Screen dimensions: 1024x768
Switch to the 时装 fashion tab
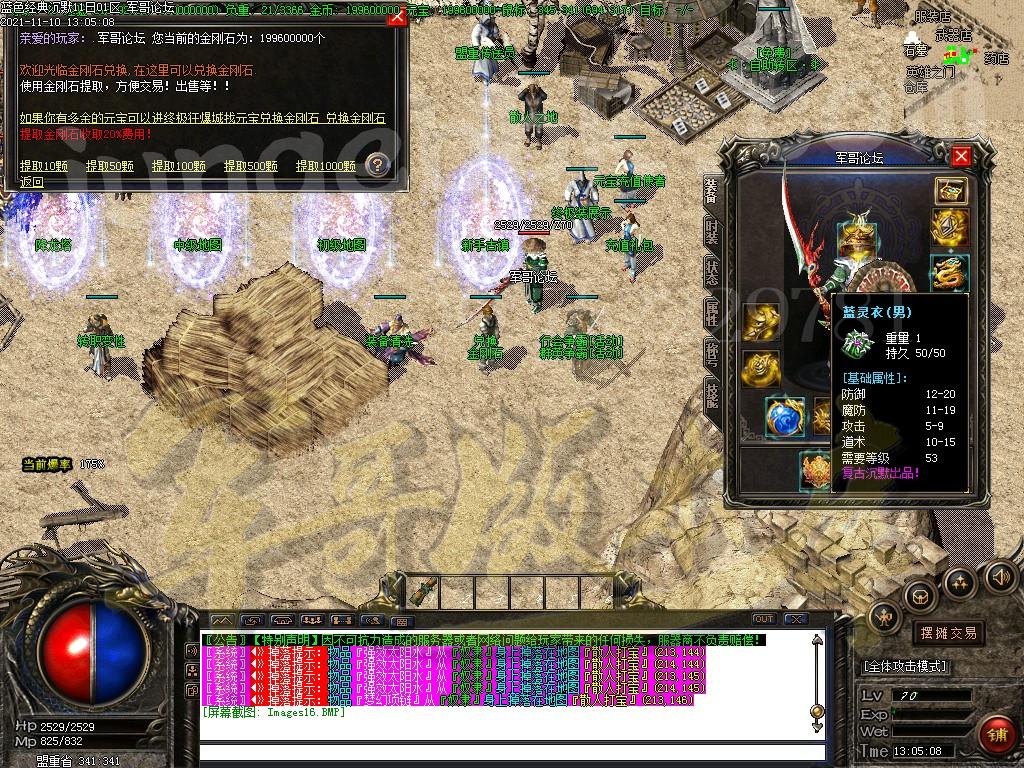[711, 233]
